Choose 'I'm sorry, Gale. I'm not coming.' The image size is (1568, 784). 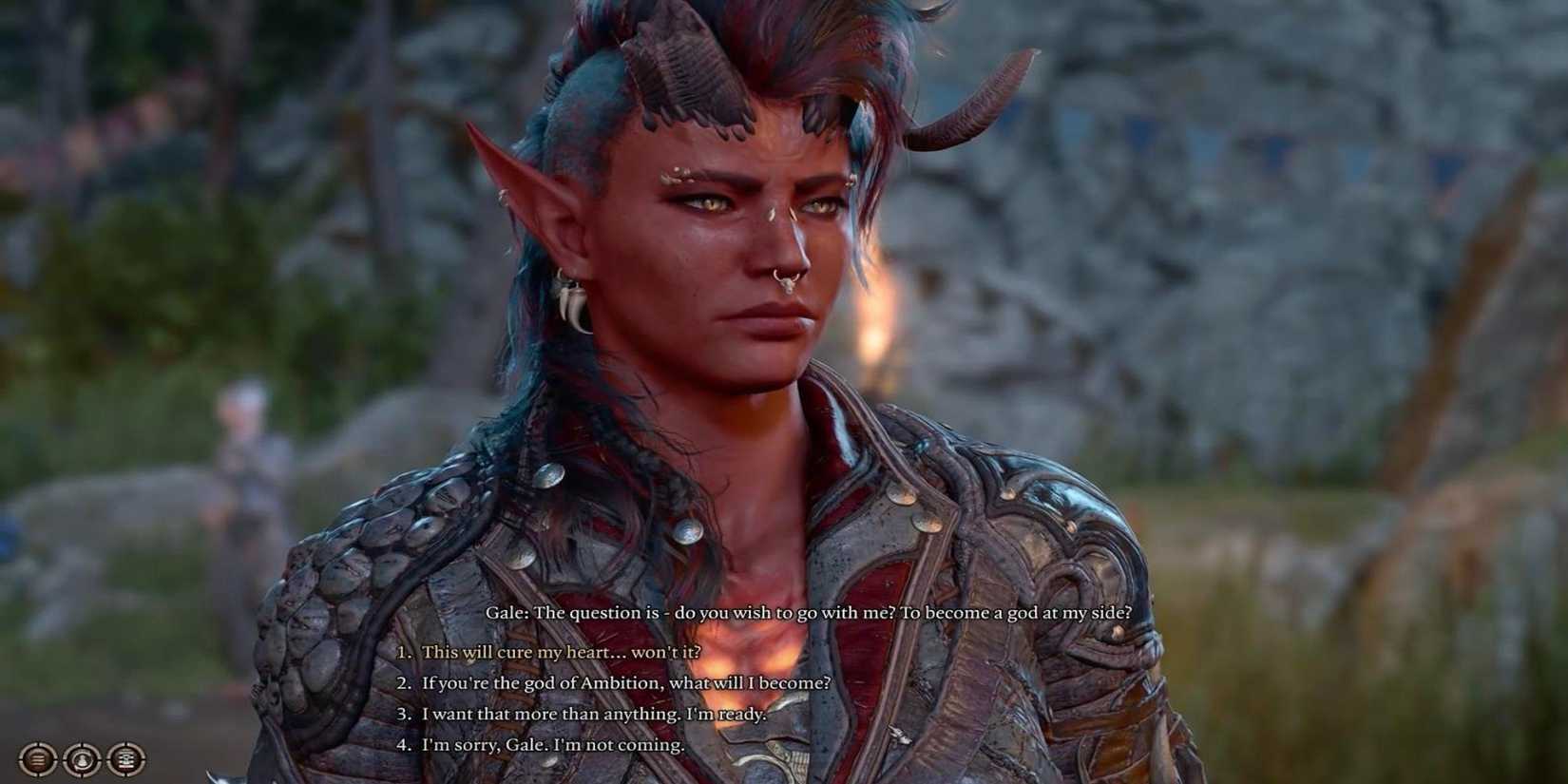551,746
